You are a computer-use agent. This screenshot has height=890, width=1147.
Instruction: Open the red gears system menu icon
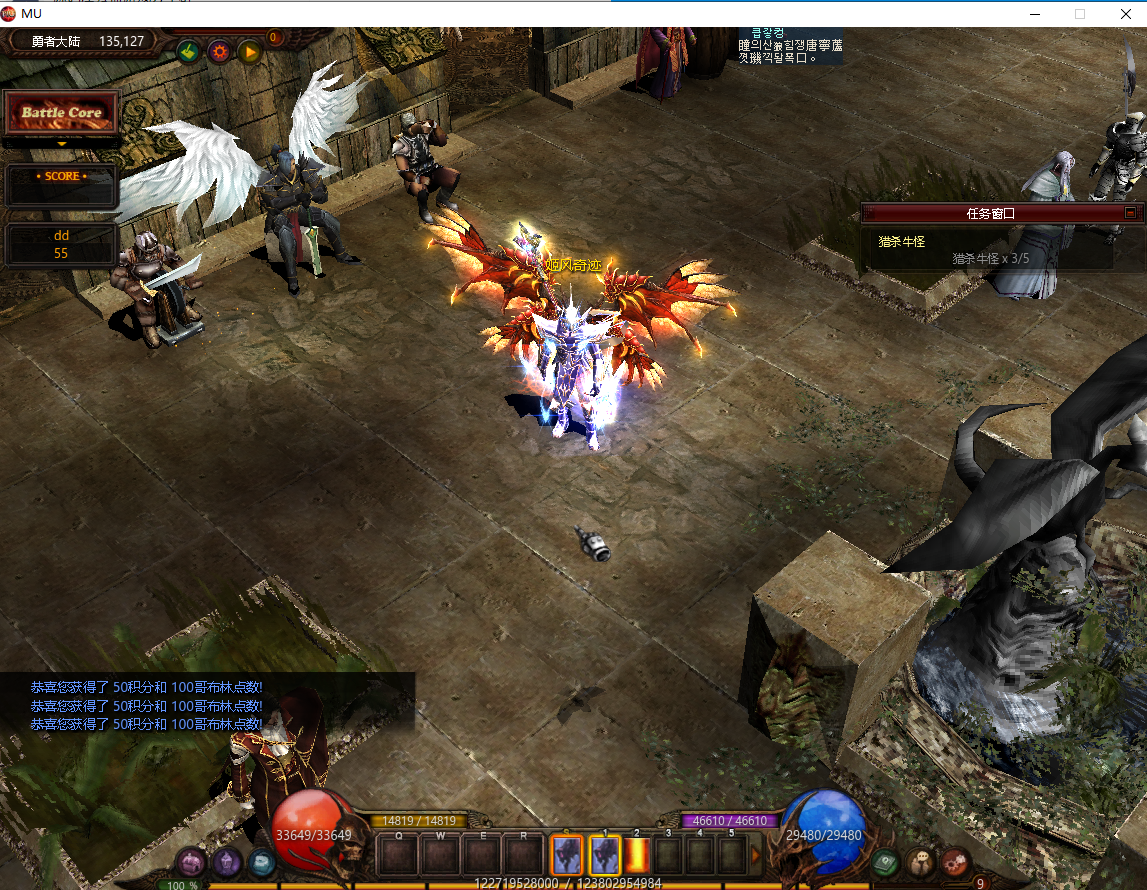(956, 861)
